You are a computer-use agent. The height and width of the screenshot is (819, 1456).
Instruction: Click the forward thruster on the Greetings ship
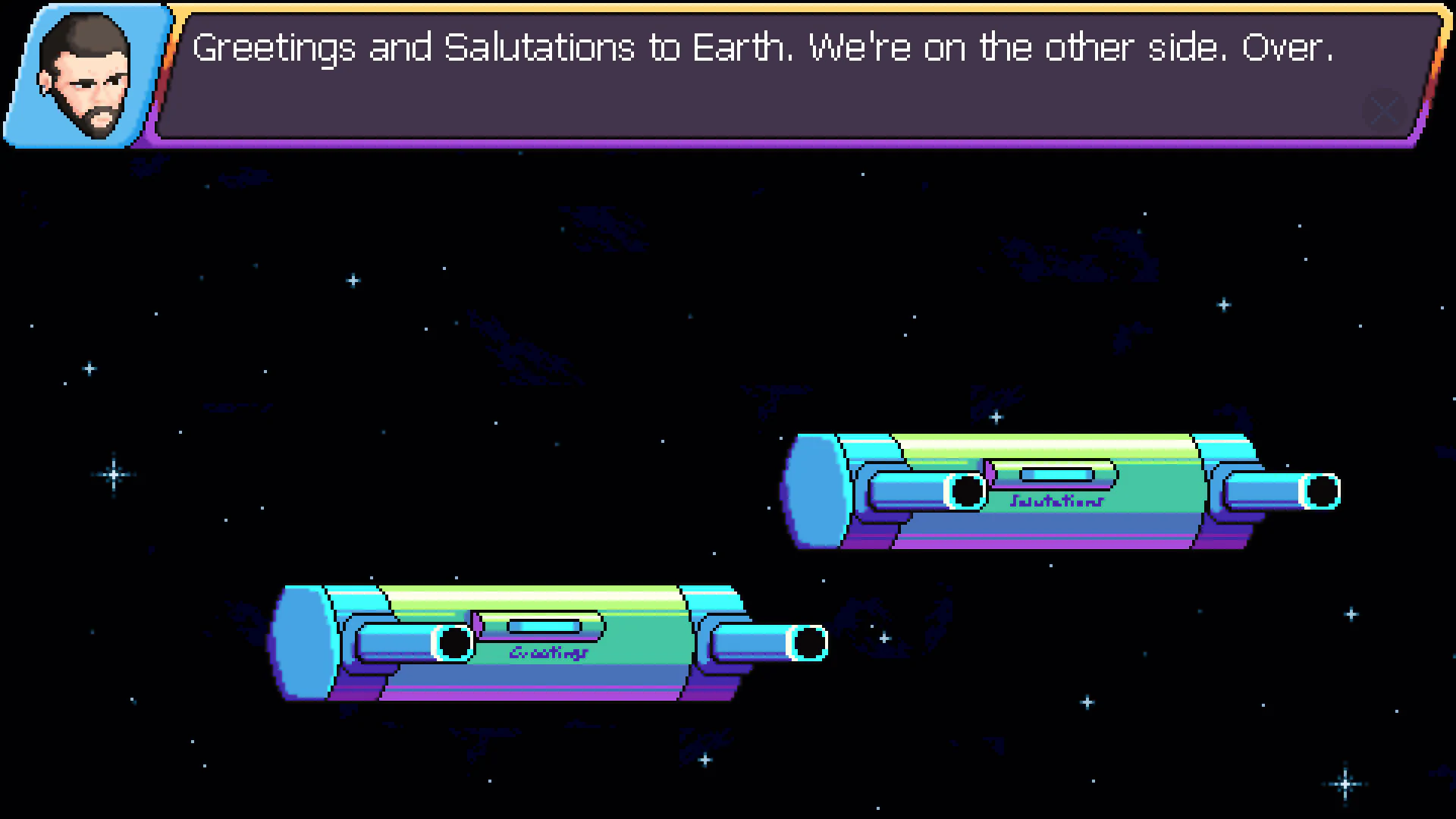(x=455, y=642)
